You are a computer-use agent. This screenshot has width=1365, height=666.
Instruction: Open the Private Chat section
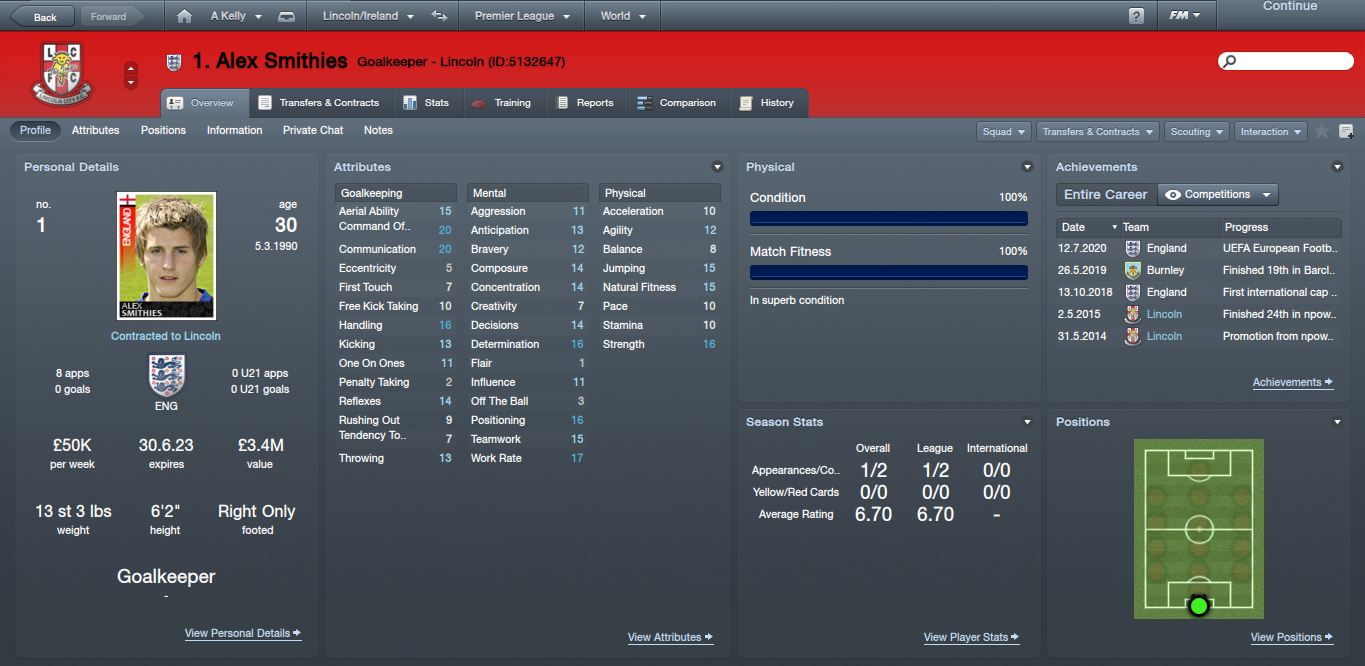click(312, 130)
